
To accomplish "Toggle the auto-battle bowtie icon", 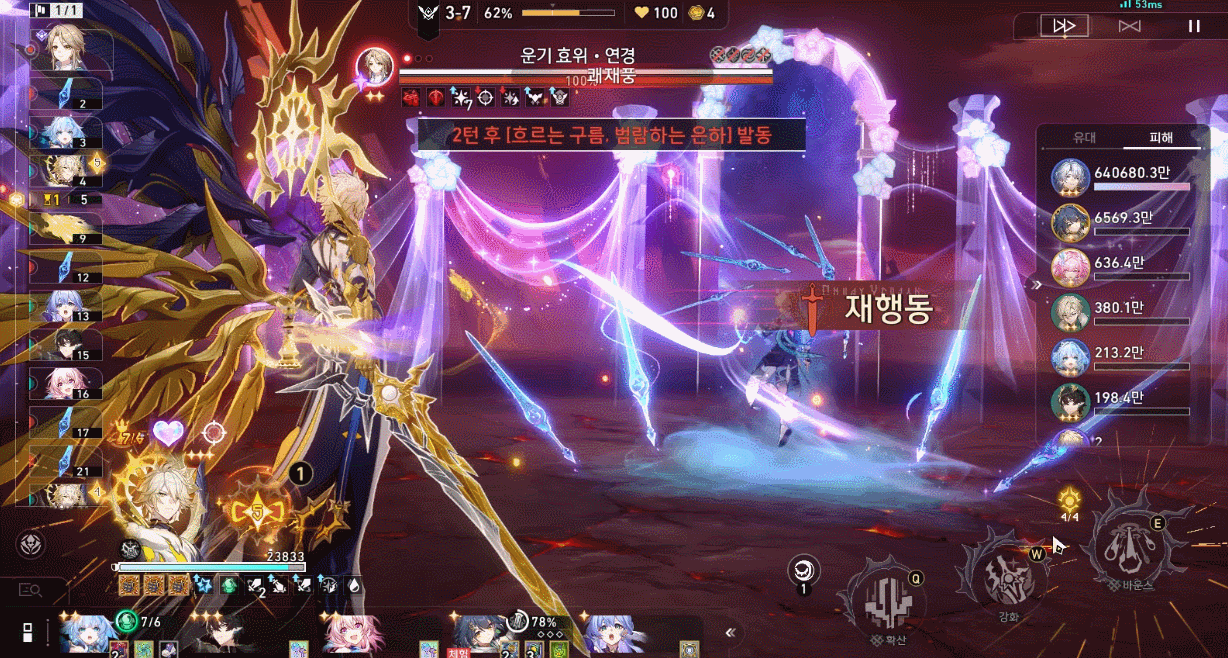I will 1129,26.
